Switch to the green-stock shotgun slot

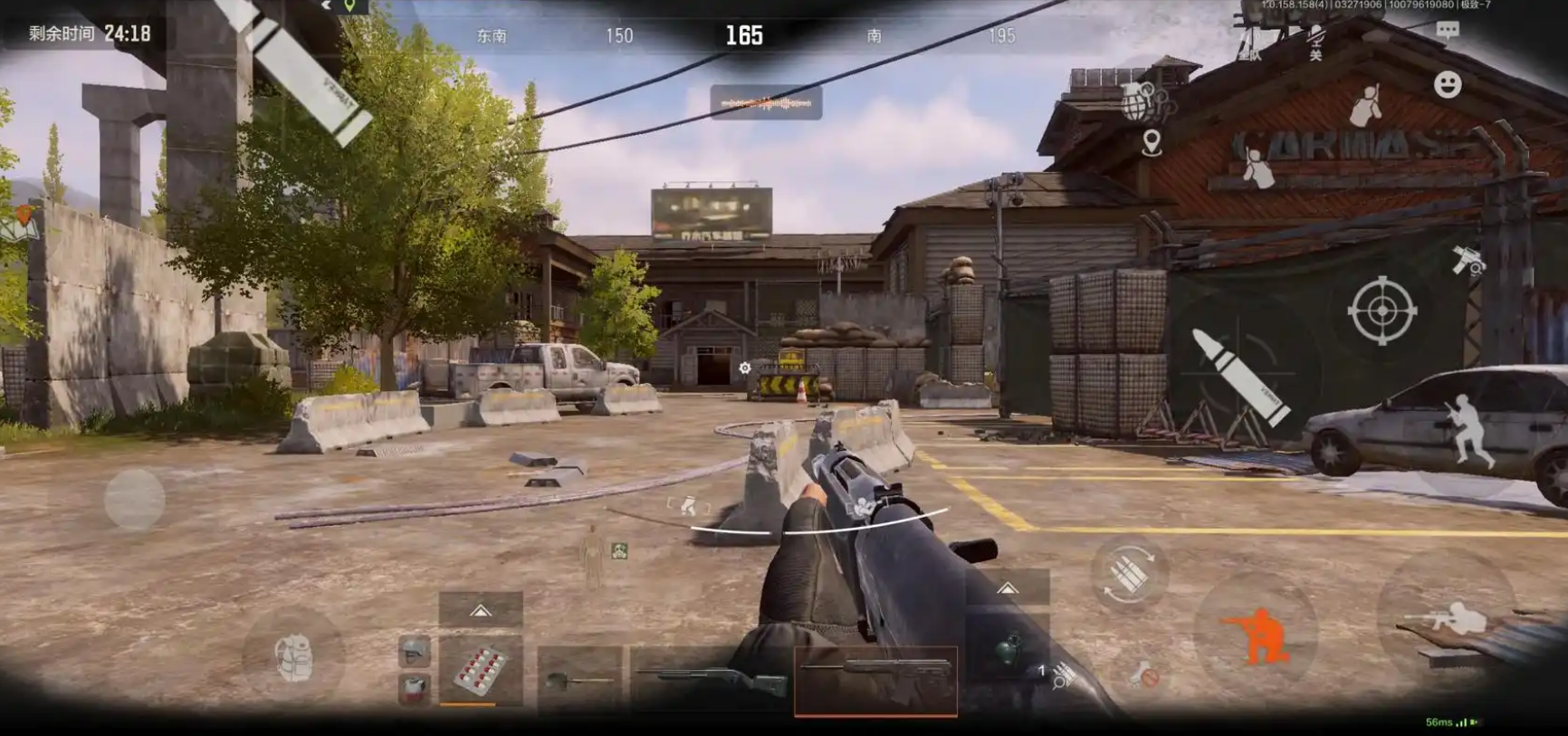click(712, 681)
